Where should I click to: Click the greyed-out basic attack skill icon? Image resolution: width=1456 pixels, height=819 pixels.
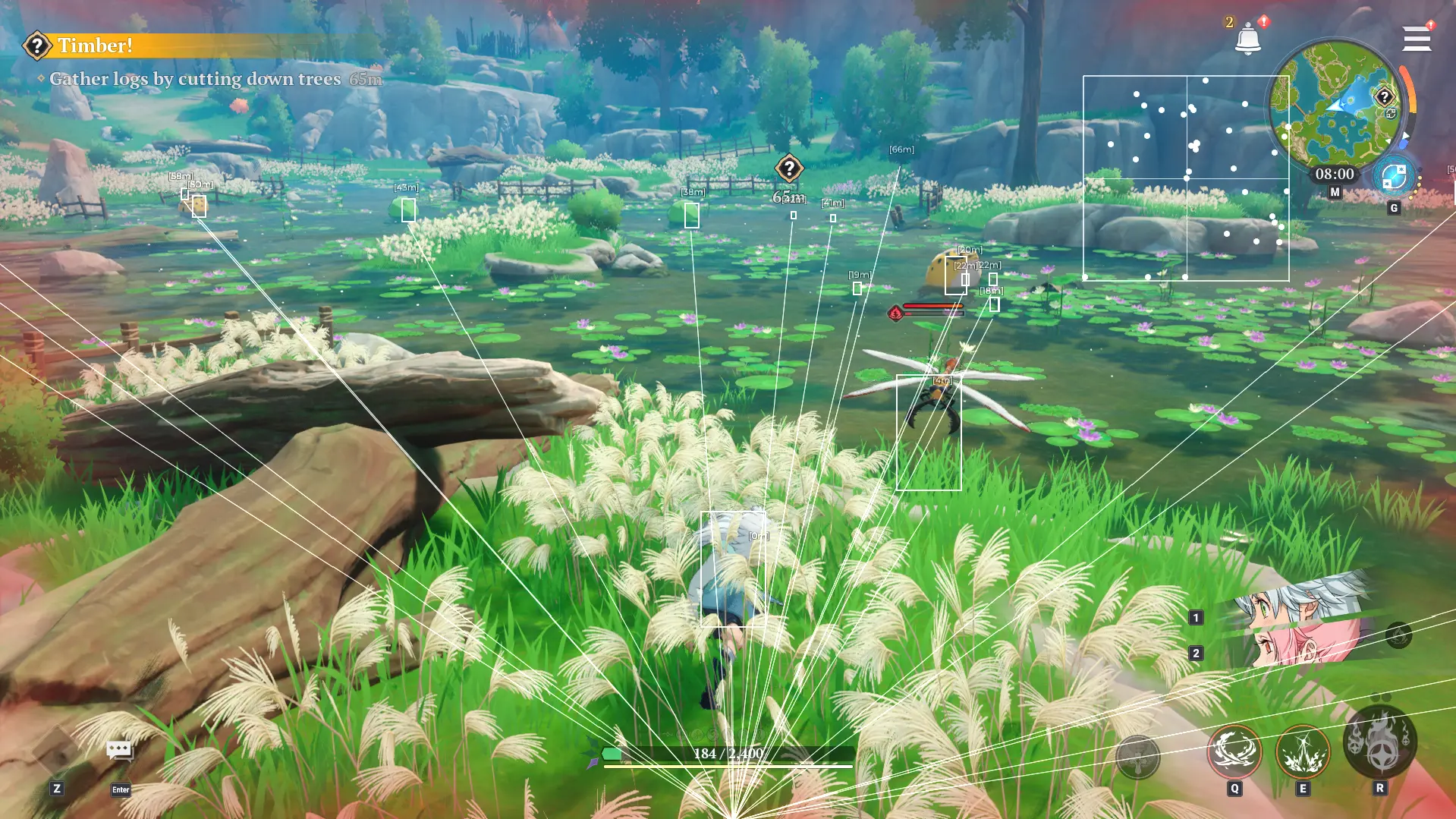(x=1136, y=758)
